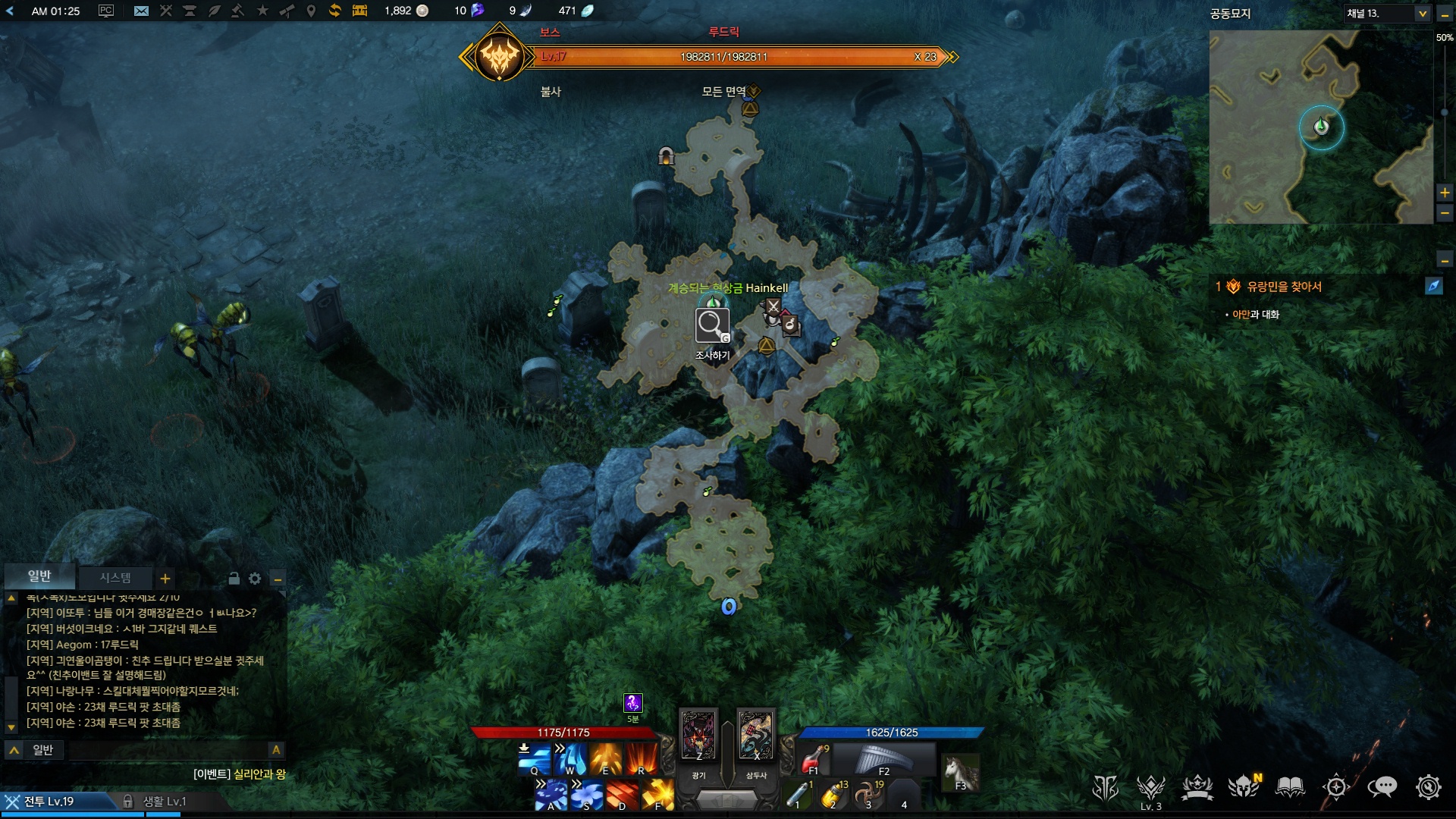Select the 광기 card slot

point(698,736)
